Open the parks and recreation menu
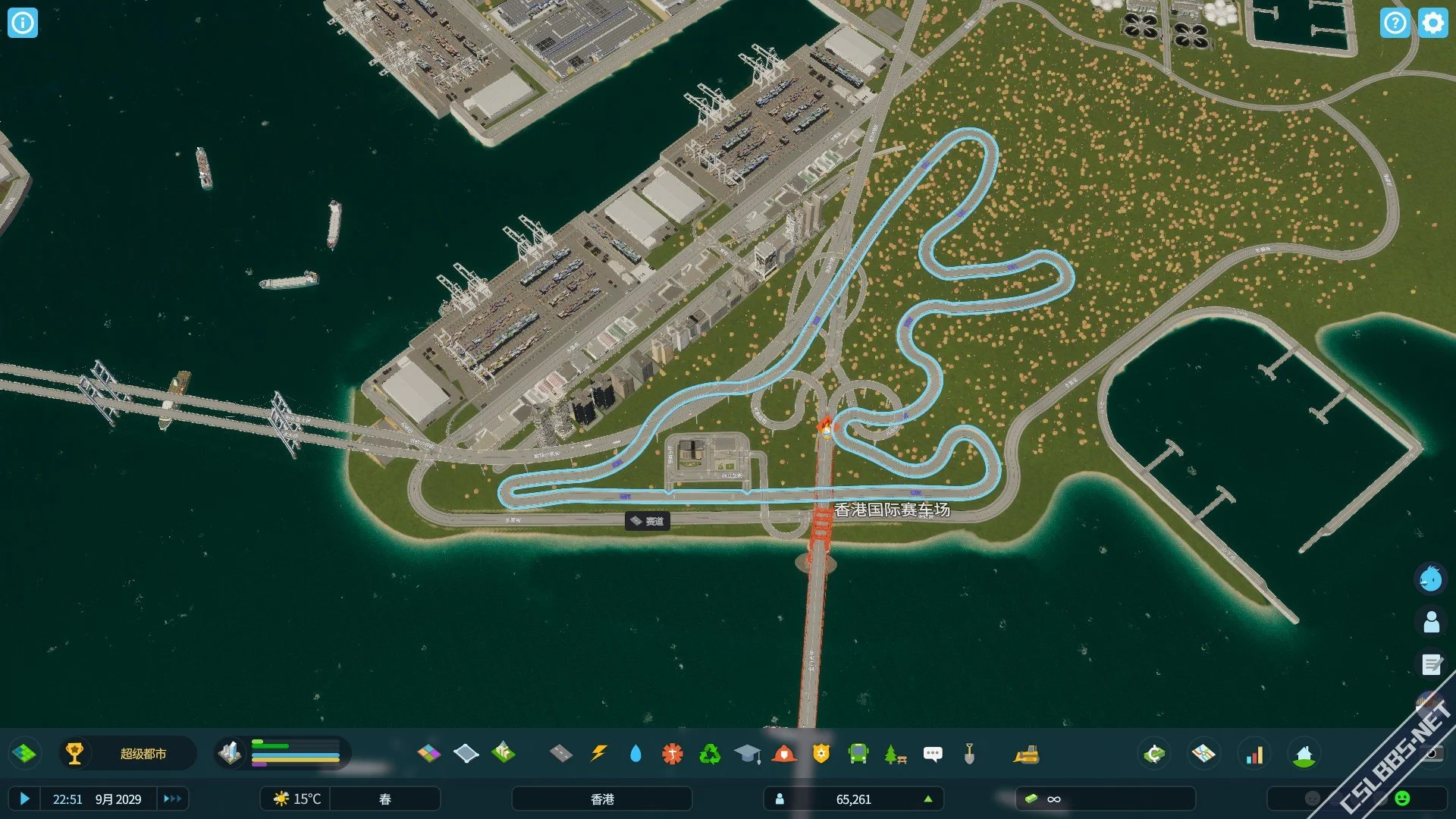 [895, 754]
